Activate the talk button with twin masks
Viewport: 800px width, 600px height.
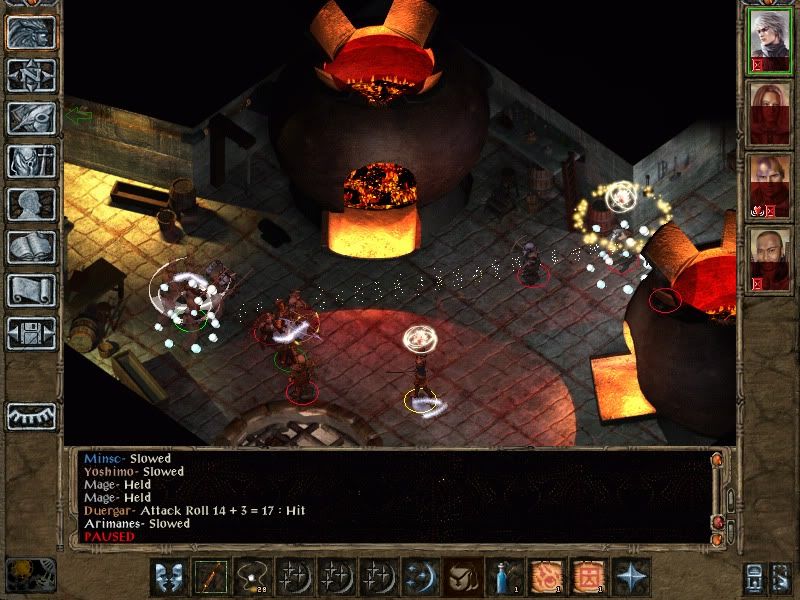click(169, 577)
